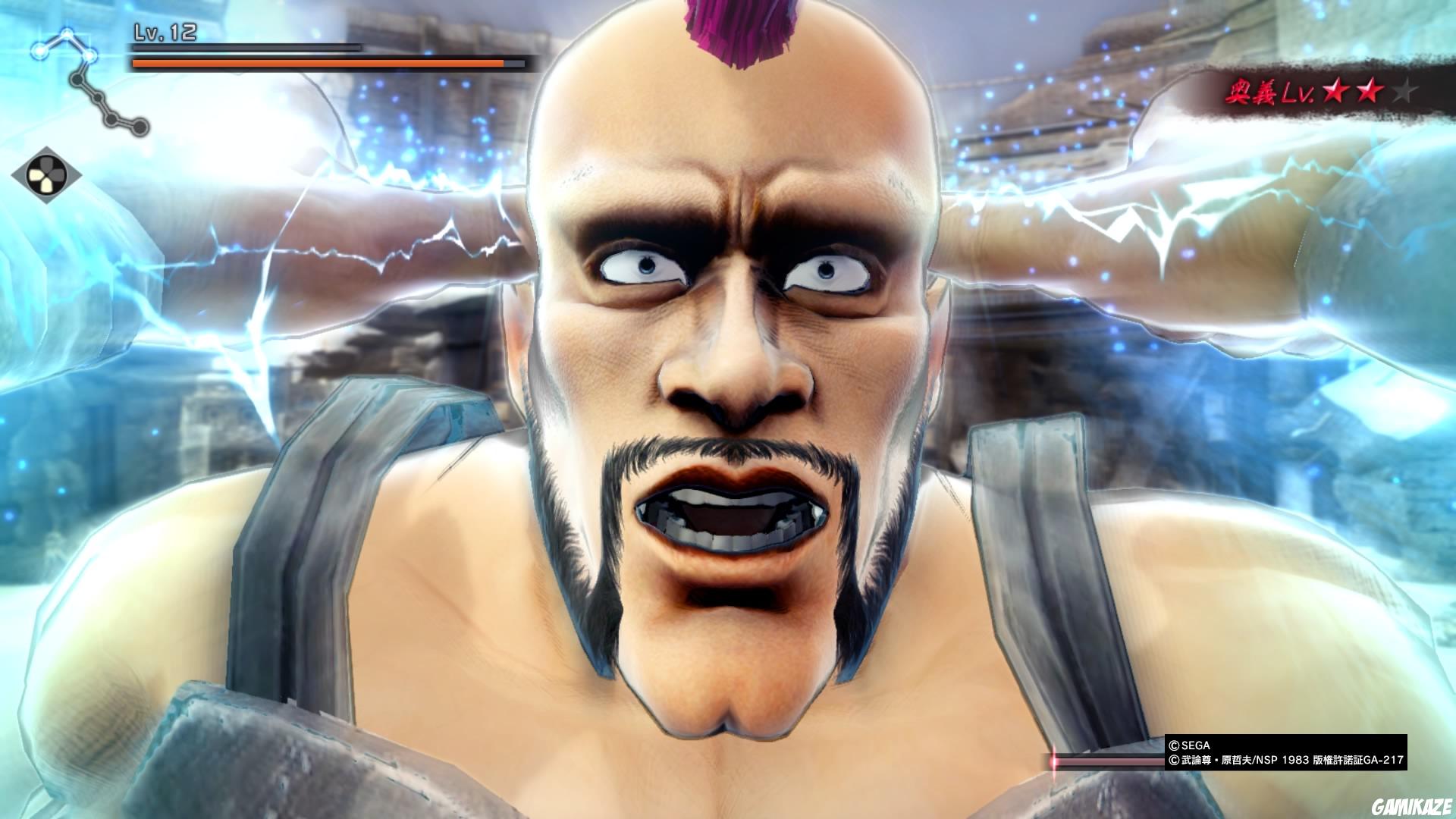Select the left yellow d-pad arrow

click(36, 173)
